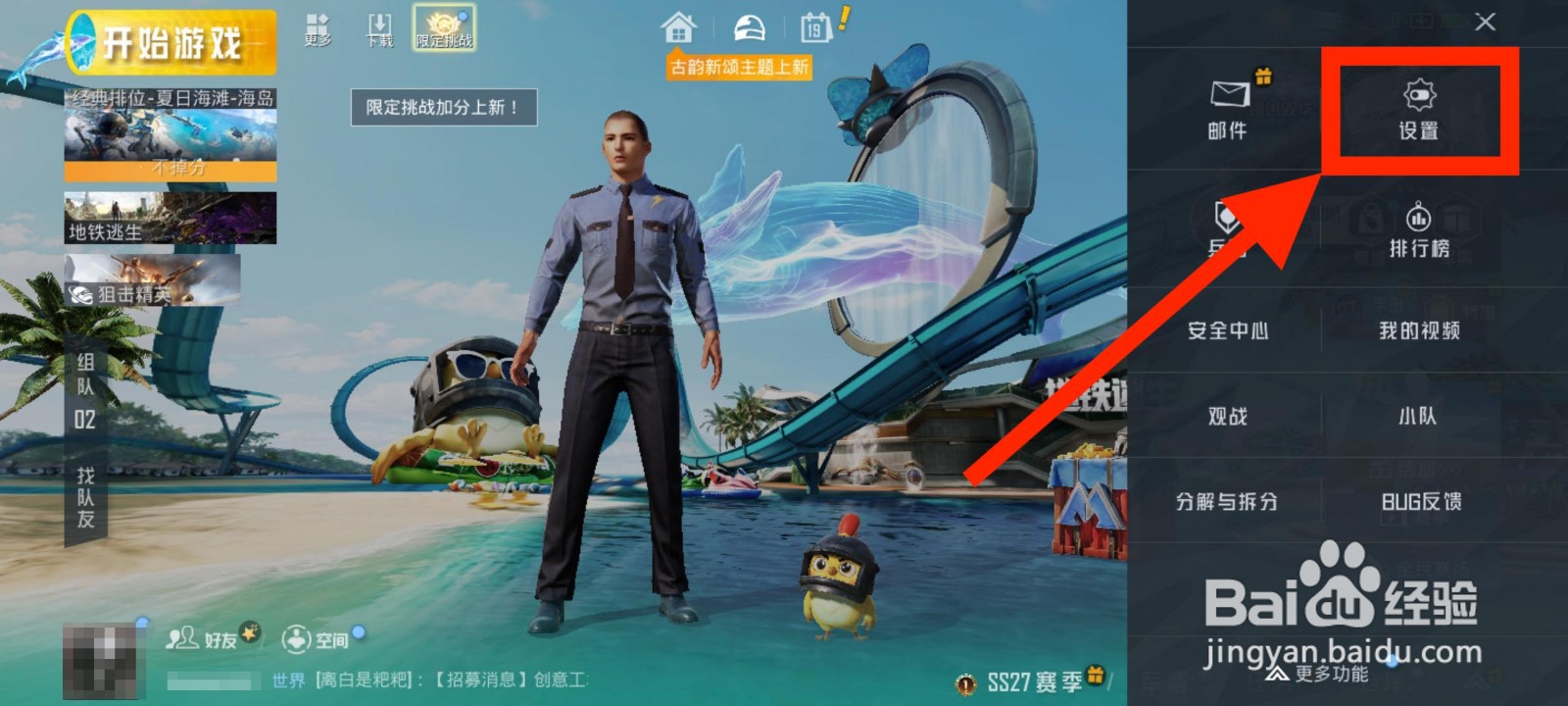
Task: Open the 邮件 mail icon
Action: 1228,113
